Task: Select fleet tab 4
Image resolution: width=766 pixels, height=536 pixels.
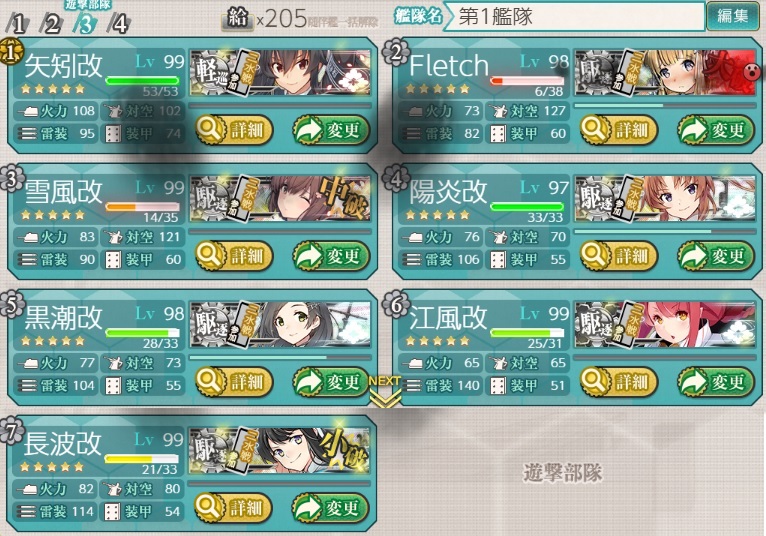Action: click(x=121, y=24)
